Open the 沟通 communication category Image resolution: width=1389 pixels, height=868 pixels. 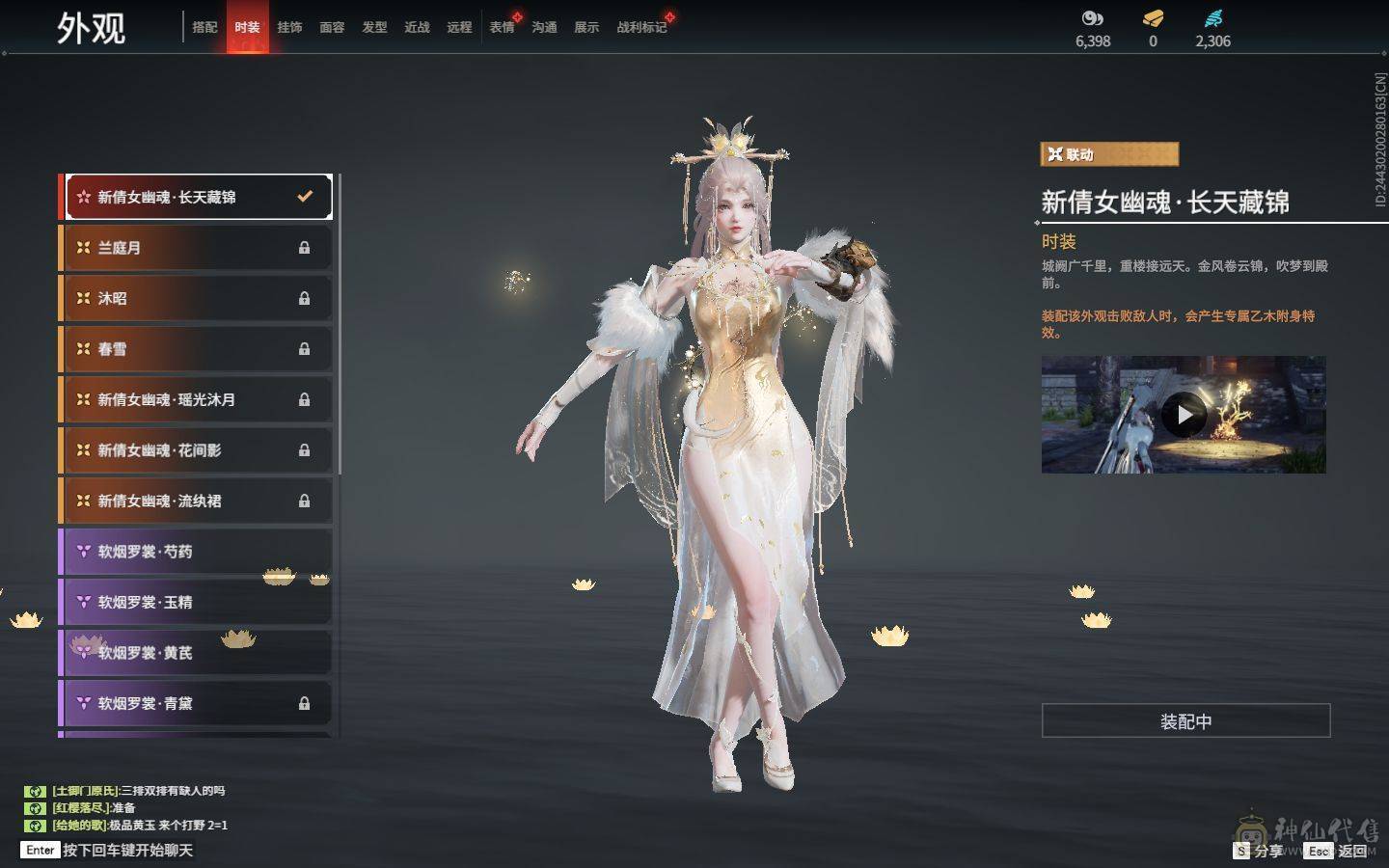pos(543,27)
